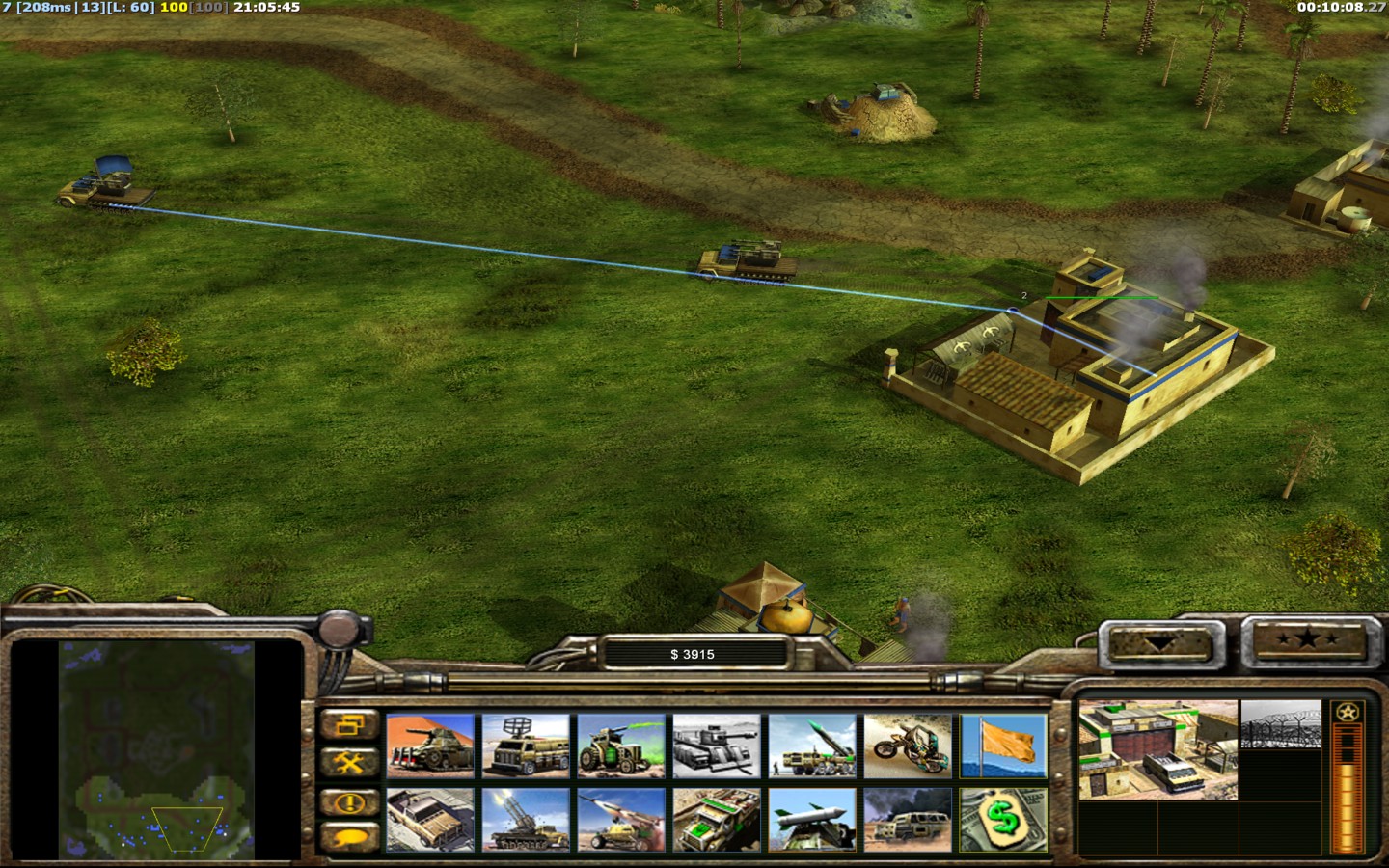Select the greyed-out Marauder tank icon
The width and height of the screenshot is (1389, 868).
tap(717, 746)
